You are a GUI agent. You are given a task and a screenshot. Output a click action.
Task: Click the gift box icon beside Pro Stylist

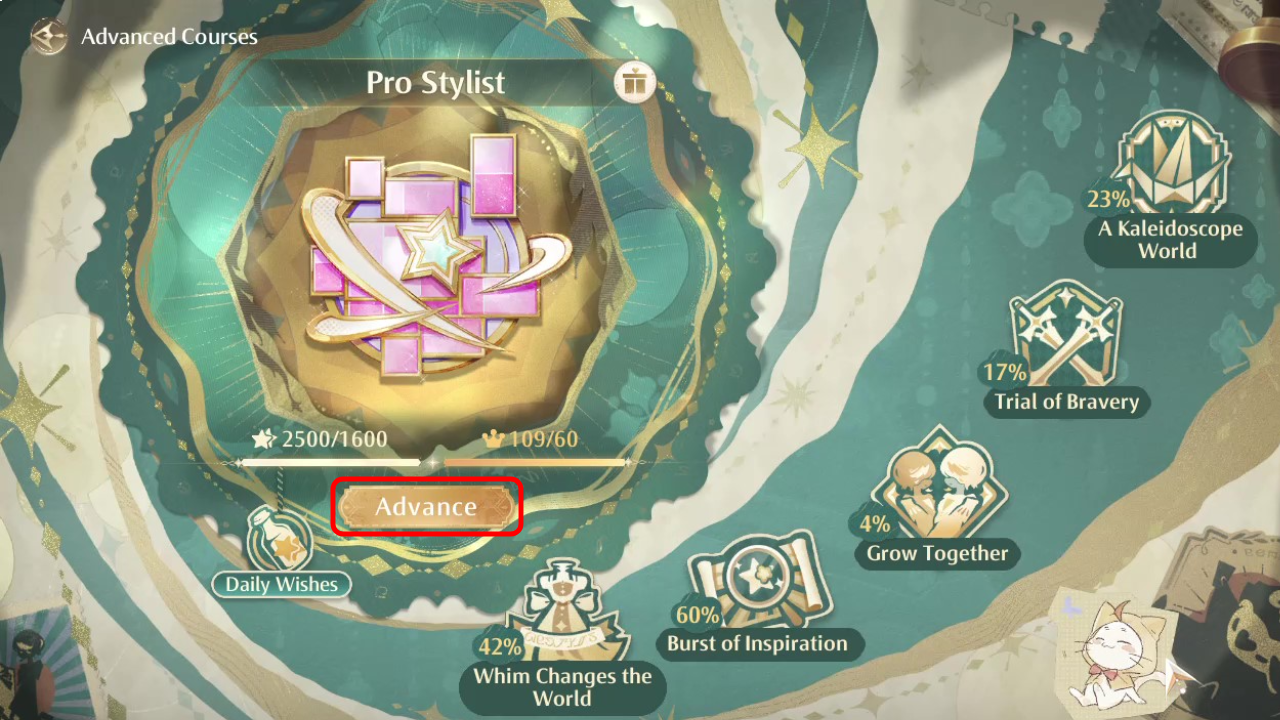click(632, 82)
